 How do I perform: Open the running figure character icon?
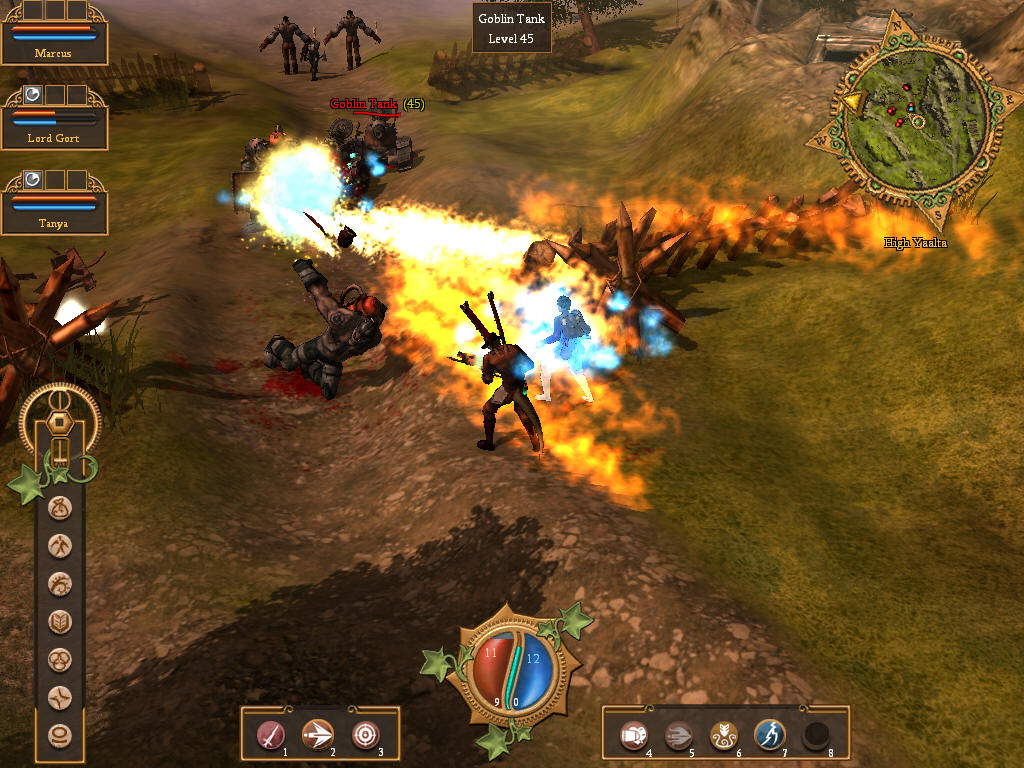[x=61, y=546]
